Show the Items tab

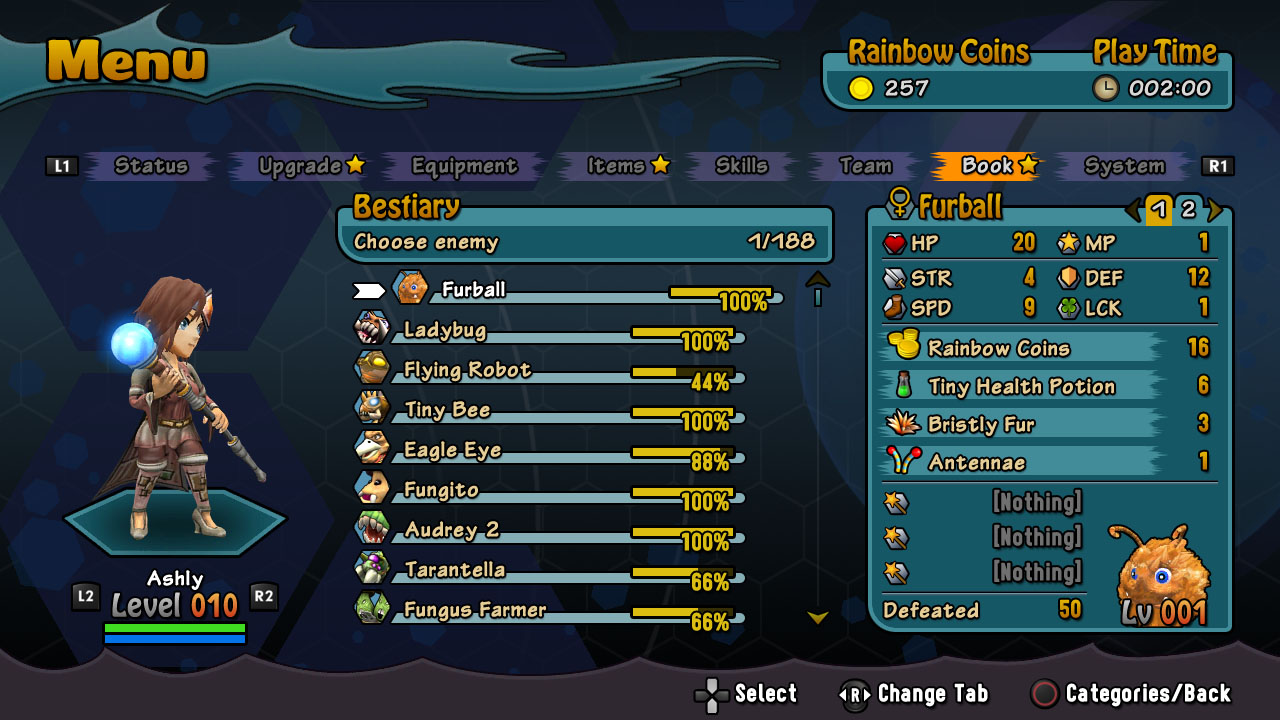coord(616,166)
